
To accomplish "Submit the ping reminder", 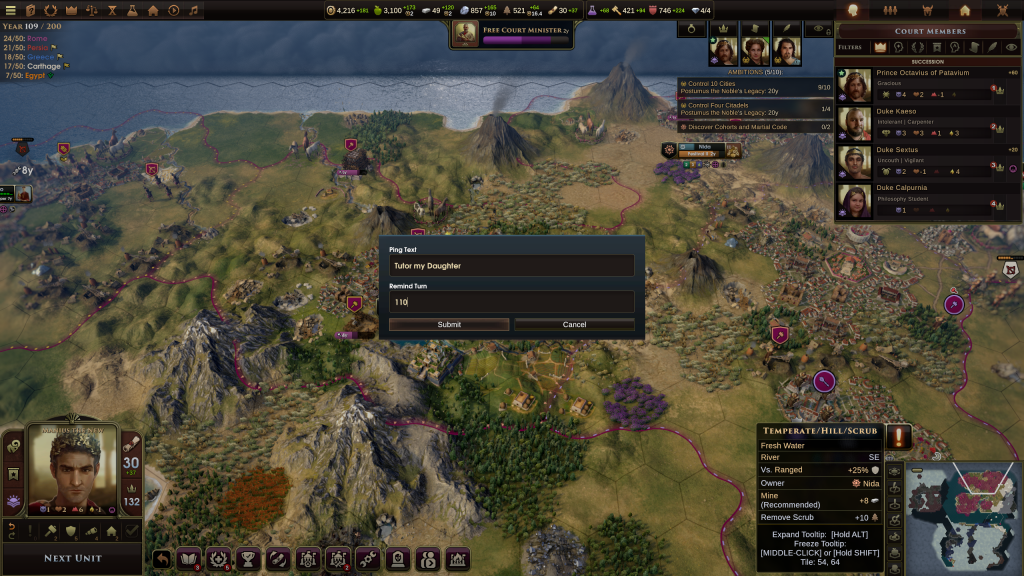I will coord(449,325).
